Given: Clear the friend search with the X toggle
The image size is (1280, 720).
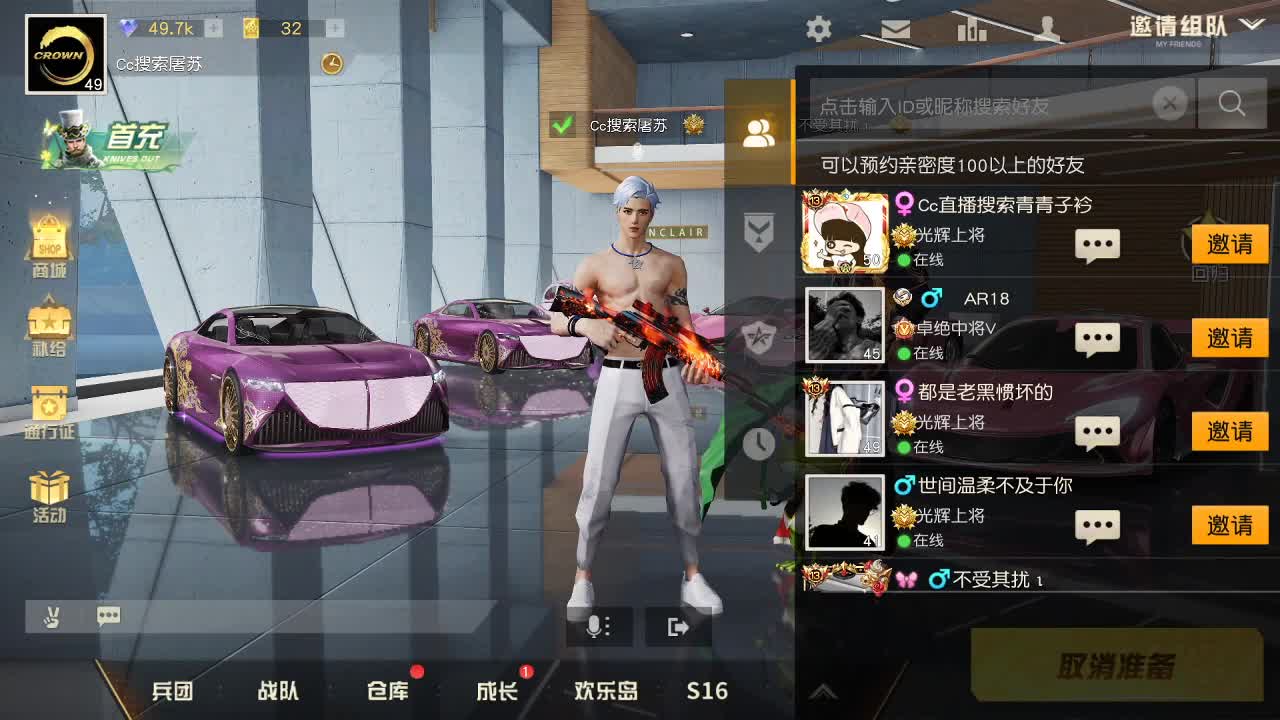Looking at the screenshot, I should [1169, 103].
